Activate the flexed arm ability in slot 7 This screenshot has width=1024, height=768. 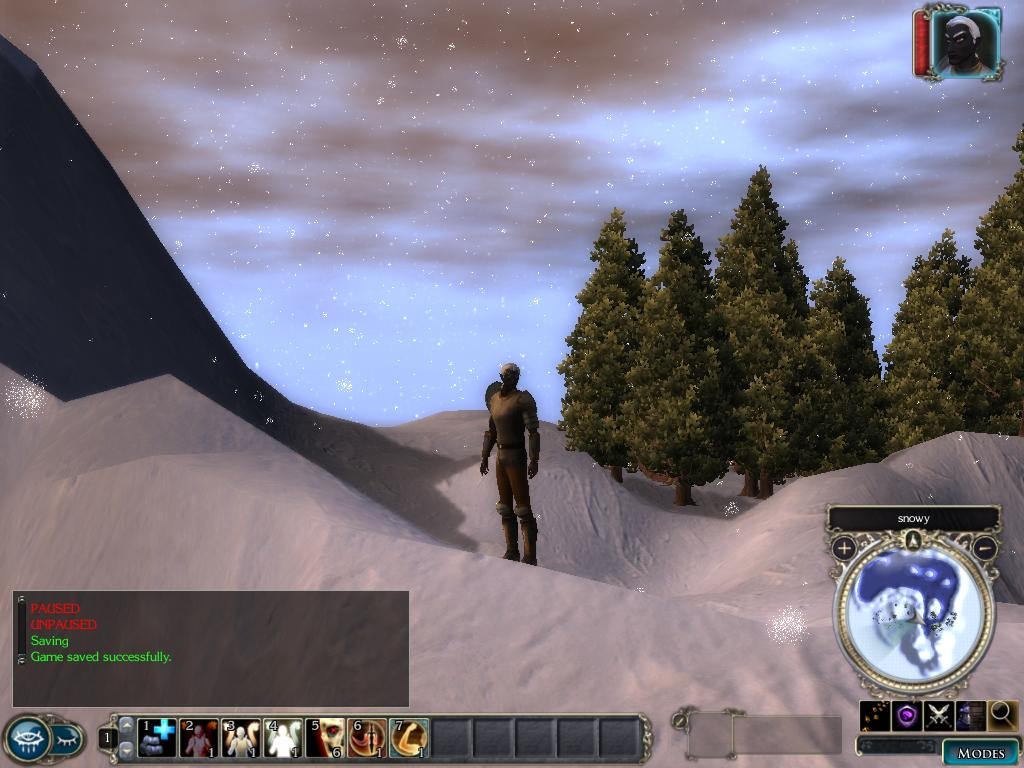[409, 738]
